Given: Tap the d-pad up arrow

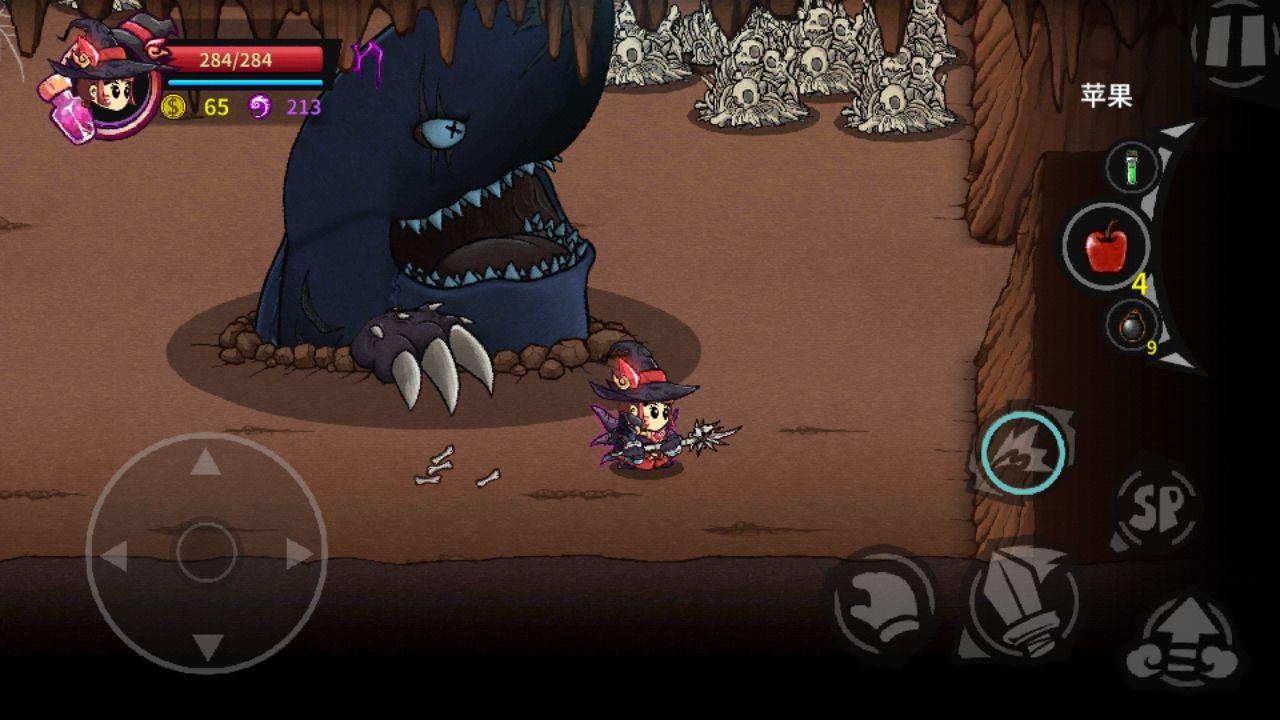Looking at the screenshot, I should pos(206,462).
